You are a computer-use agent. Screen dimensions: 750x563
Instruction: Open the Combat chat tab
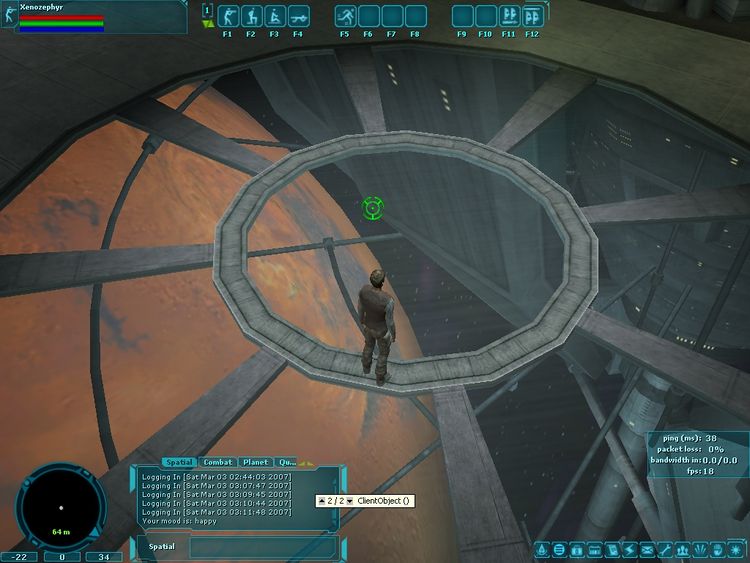coord(218,462)
